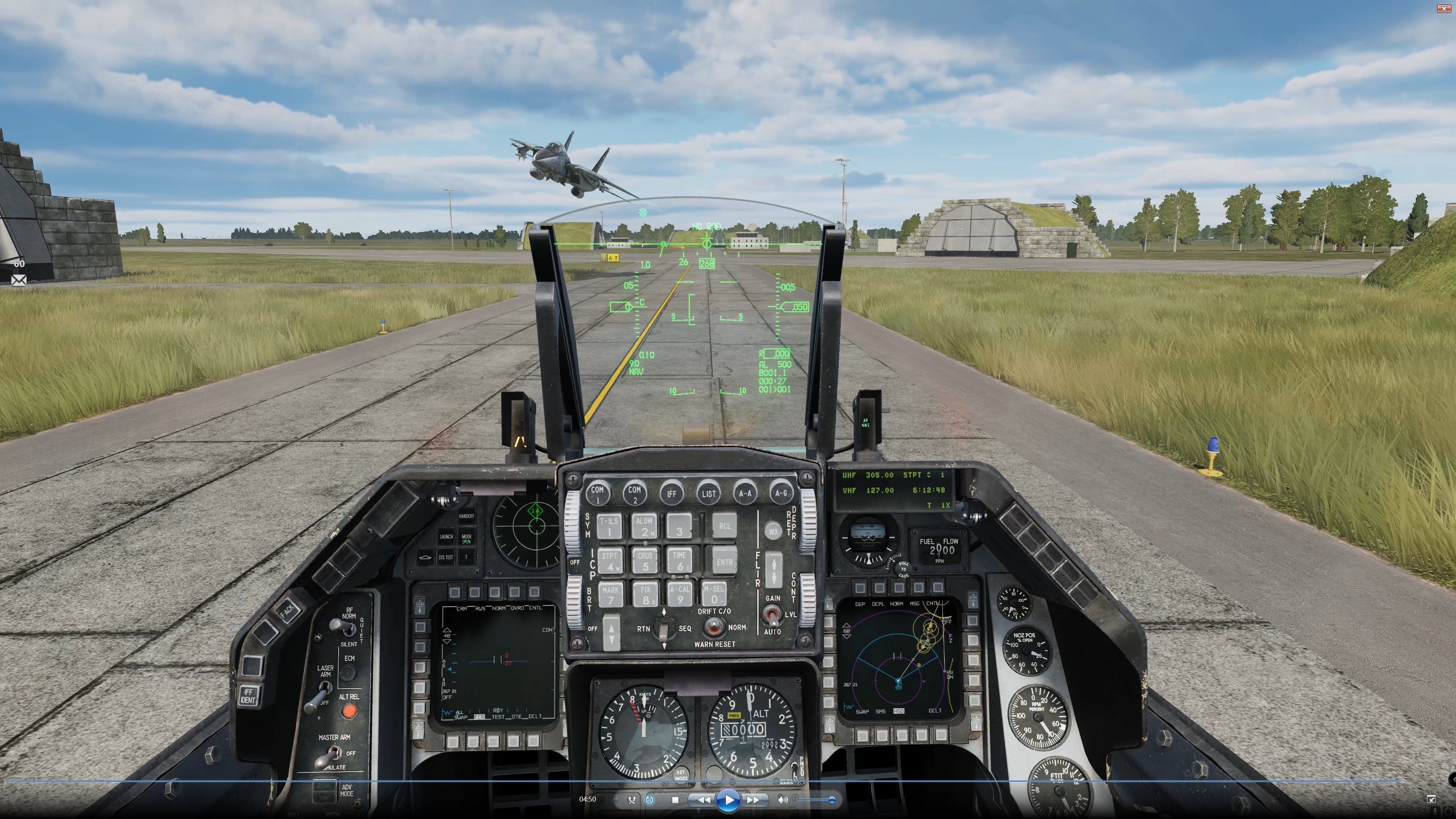Click the envelope icon on the left screen edge
This screenshot has height=819, width=1456.
19,280
